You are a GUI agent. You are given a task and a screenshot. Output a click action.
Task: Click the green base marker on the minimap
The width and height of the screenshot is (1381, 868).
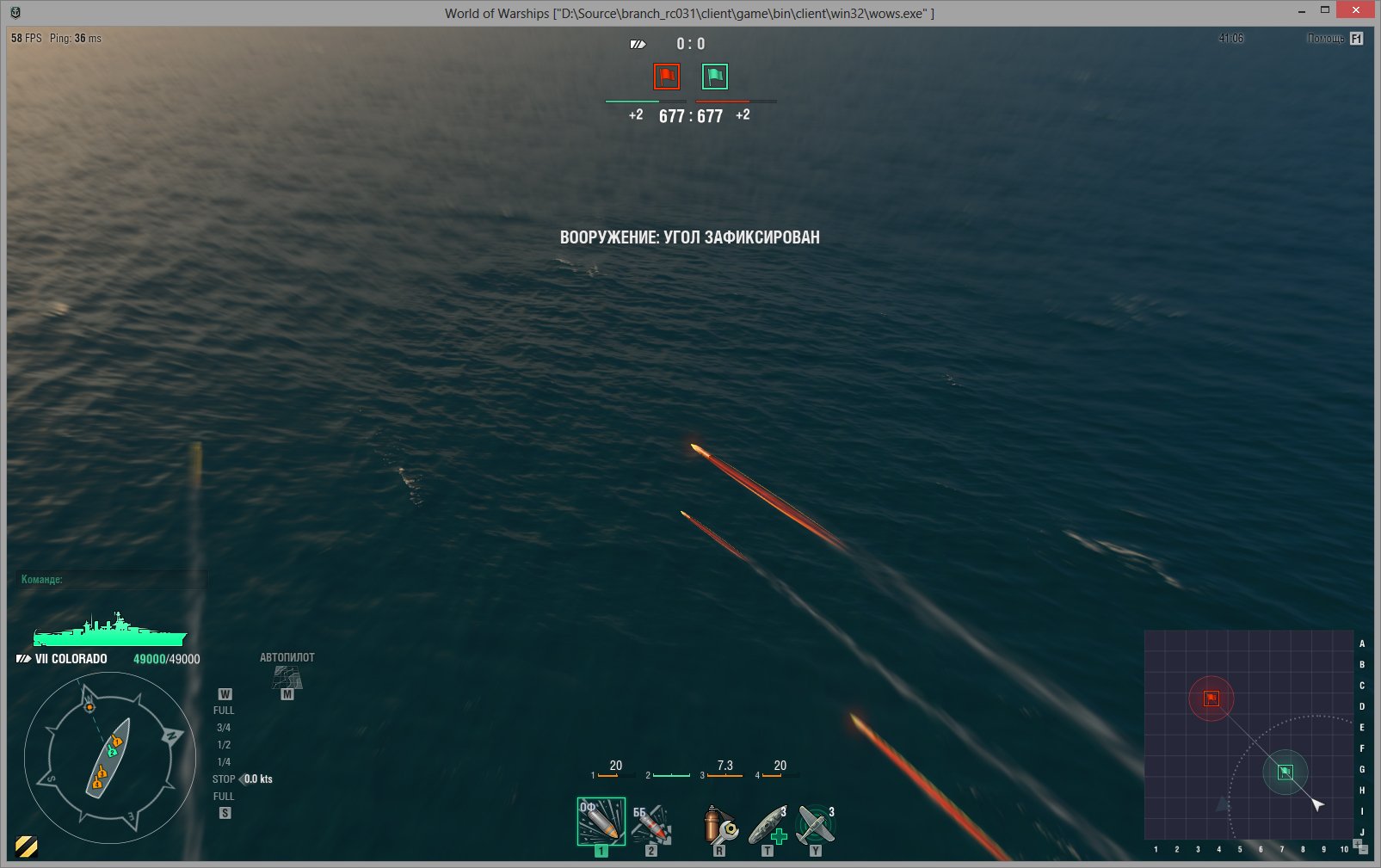click(1285, 773)
